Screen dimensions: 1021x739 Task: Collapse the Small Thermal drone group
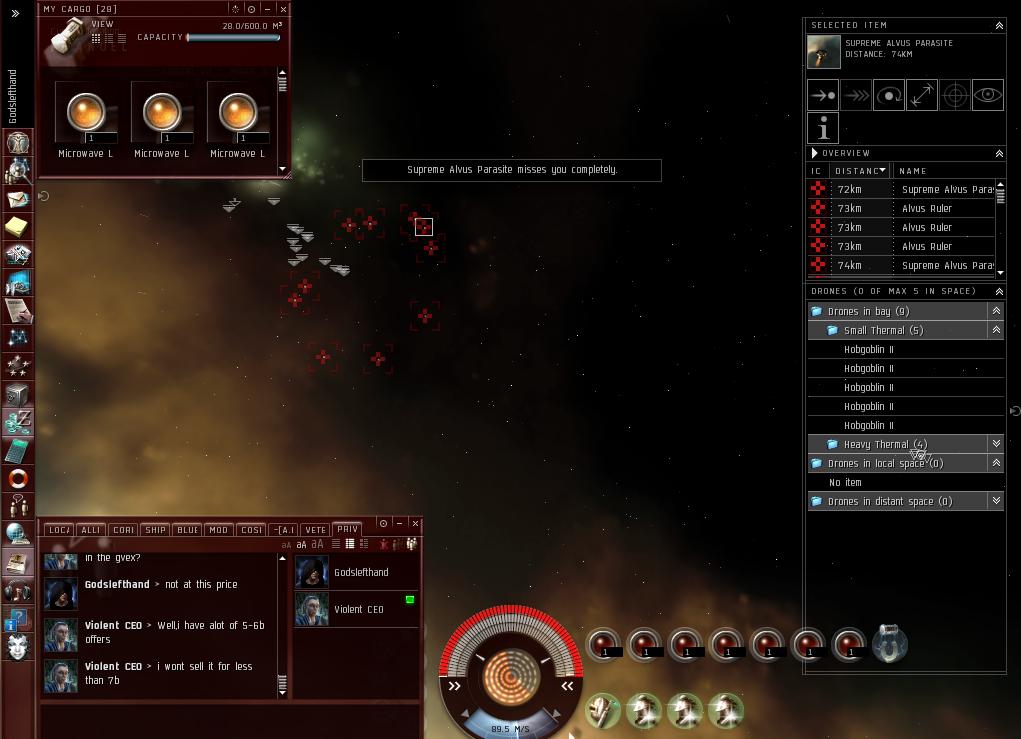pyautogui.click(x=996, y=330)
